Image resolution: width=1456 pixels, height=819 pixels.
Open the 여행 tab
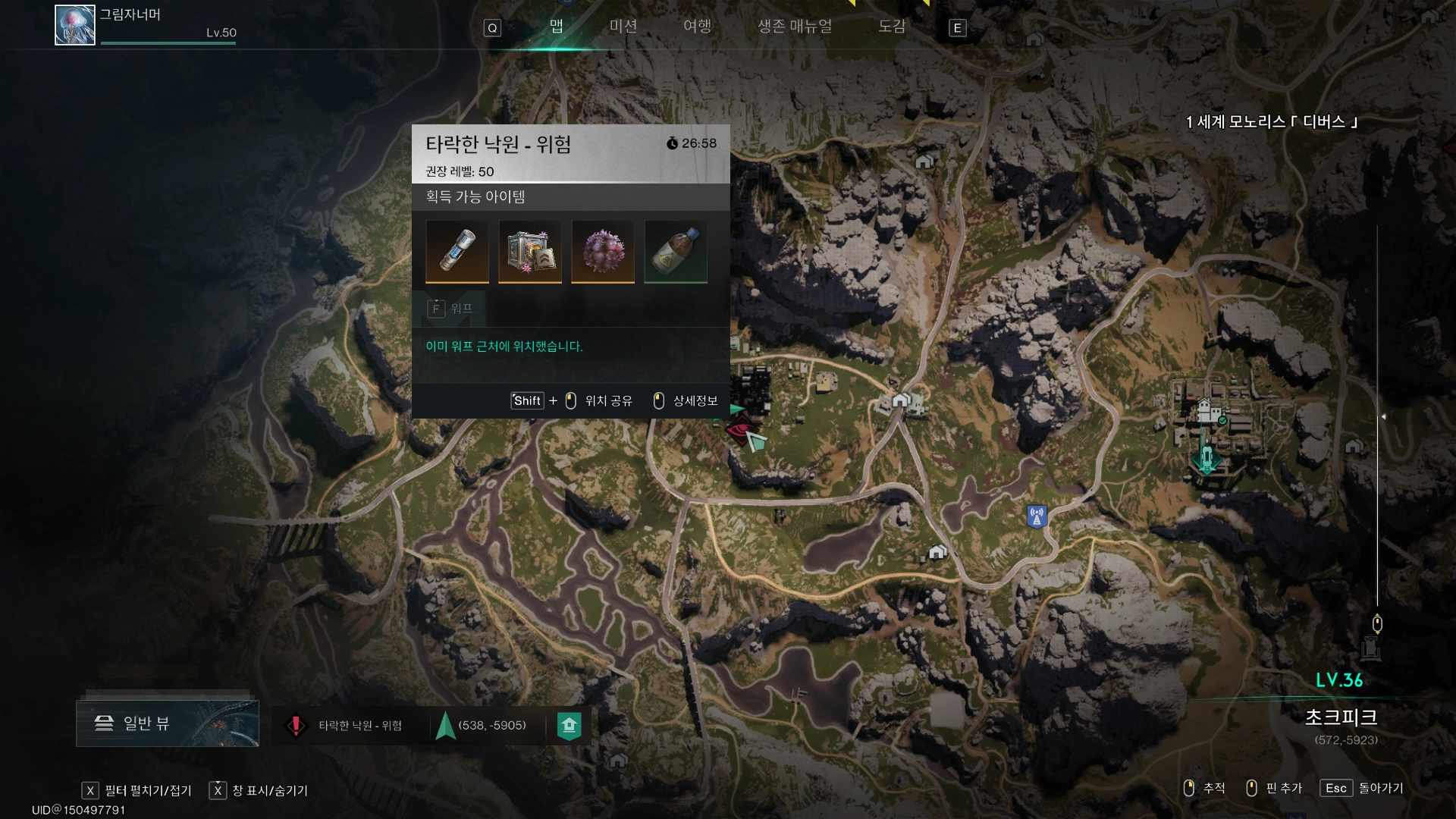point(697,27)
